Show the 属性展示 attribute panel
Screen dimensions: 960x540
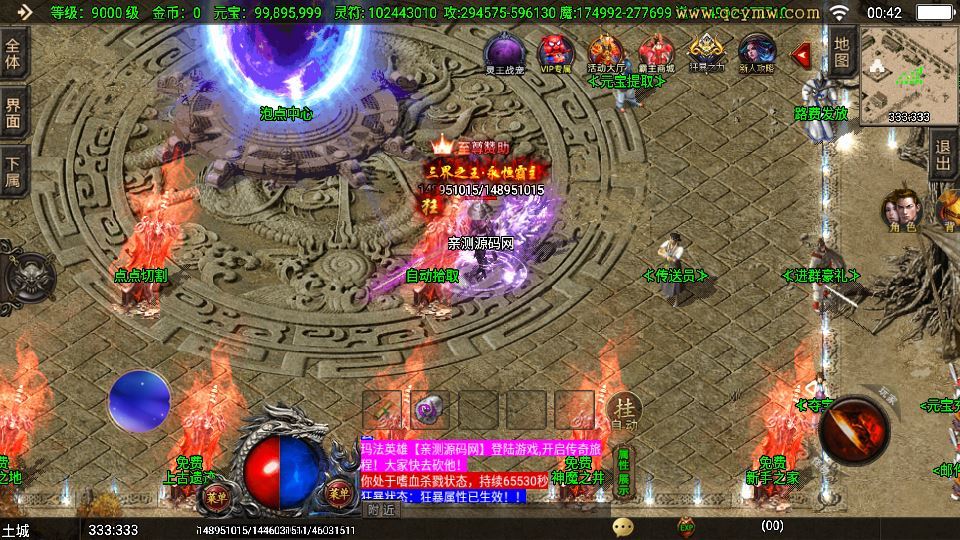pos(623,472)
